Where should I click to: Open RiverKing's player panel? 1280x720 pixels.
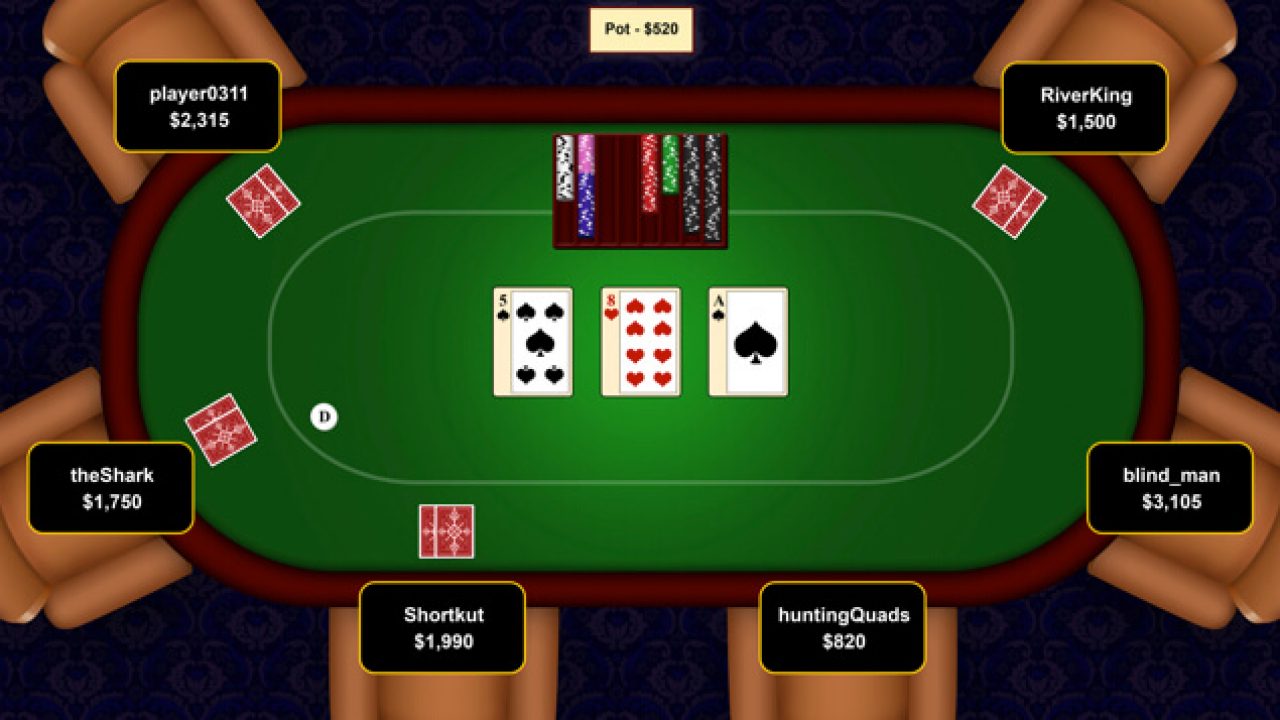(1086, 107)
